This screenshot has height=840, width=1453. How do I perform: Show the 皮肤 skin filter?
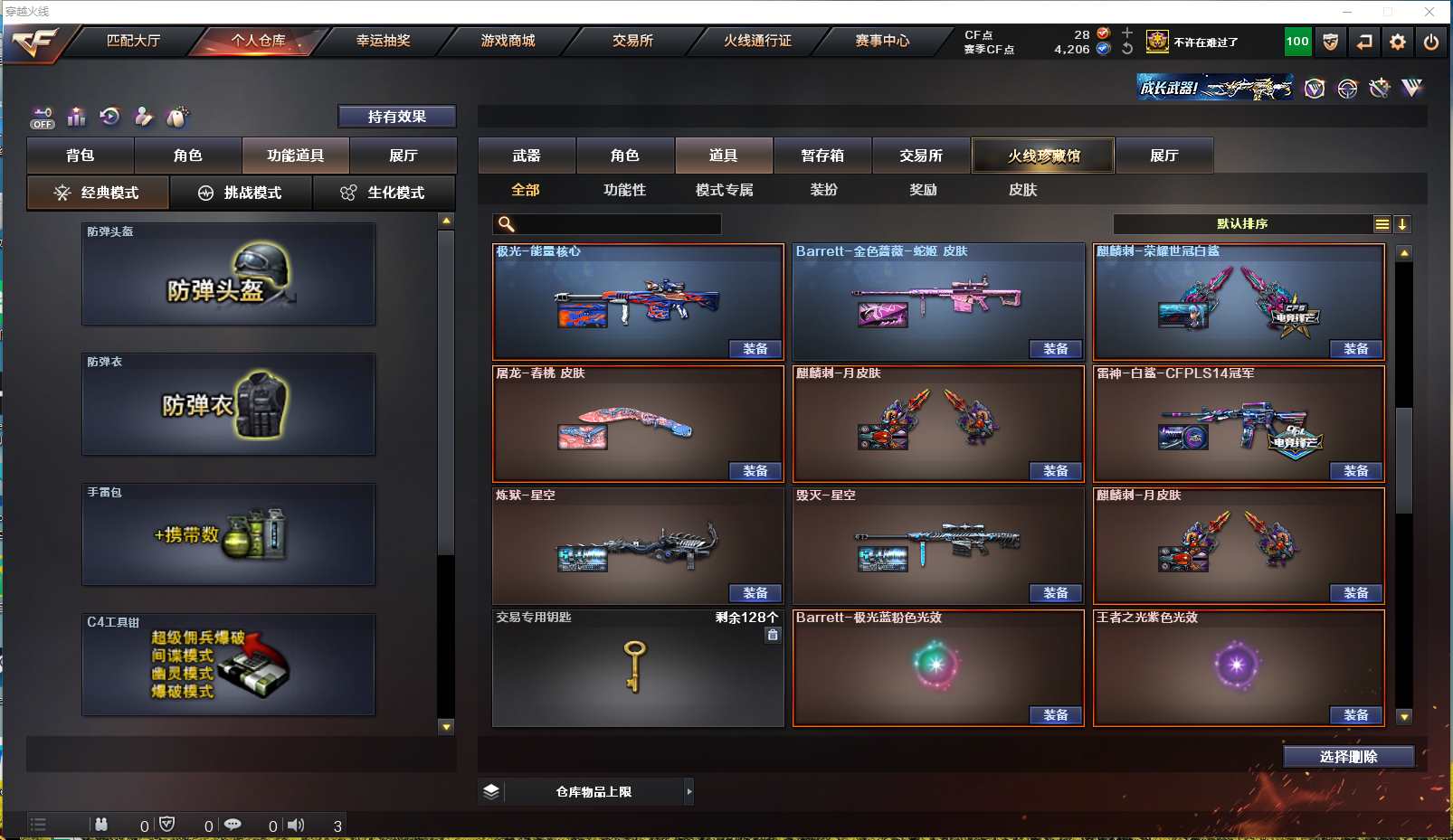[1022, 190]
